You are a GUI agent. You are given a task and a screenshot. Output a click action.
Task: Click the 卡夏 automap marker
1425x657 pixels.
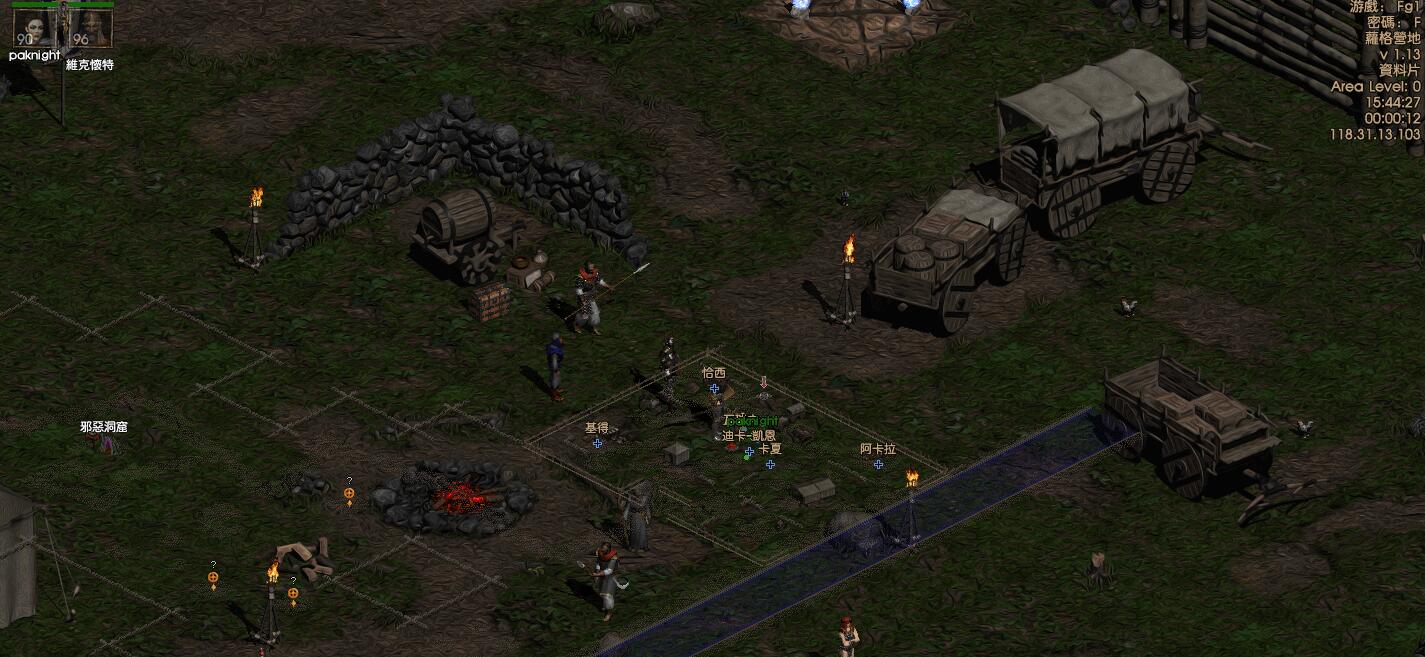pos(770,464)
